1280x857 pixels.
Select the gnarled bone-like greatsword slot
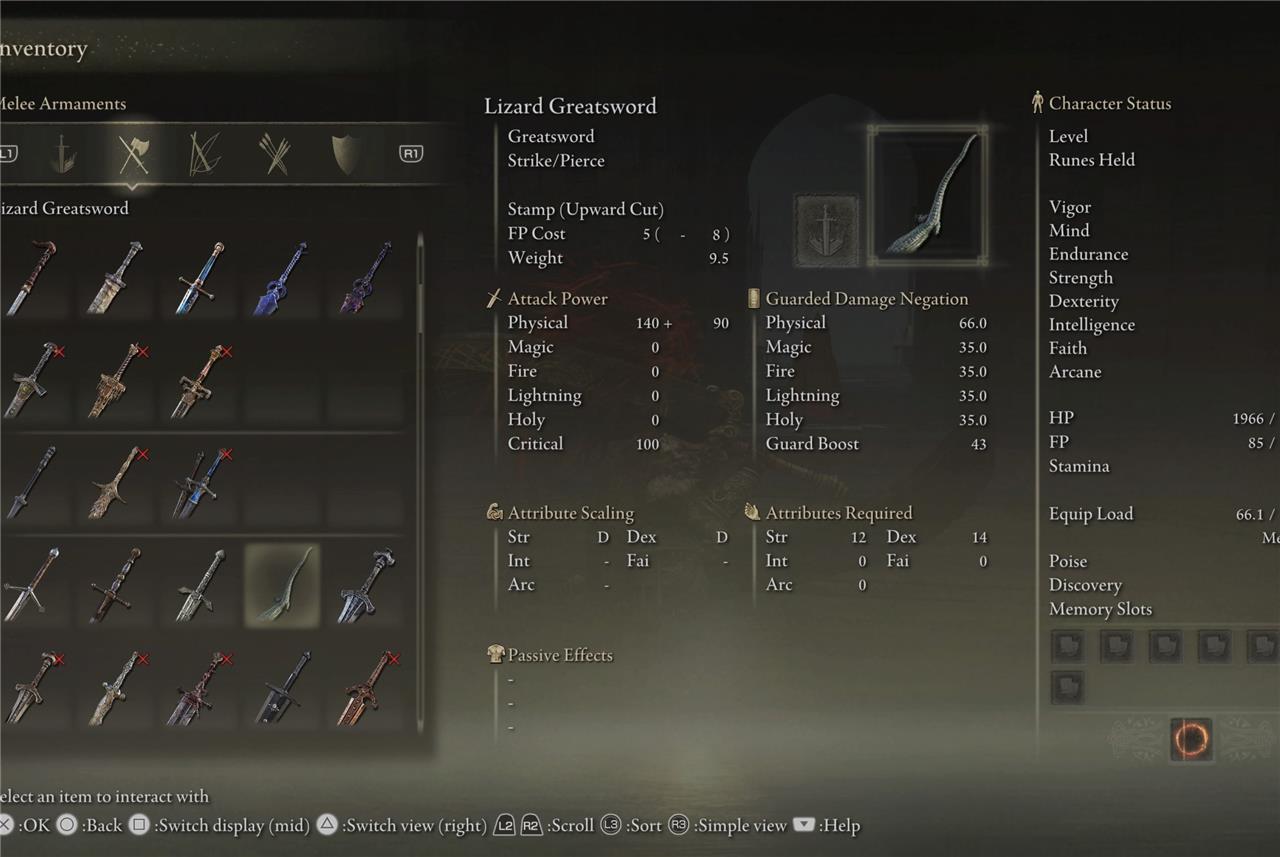112,483
